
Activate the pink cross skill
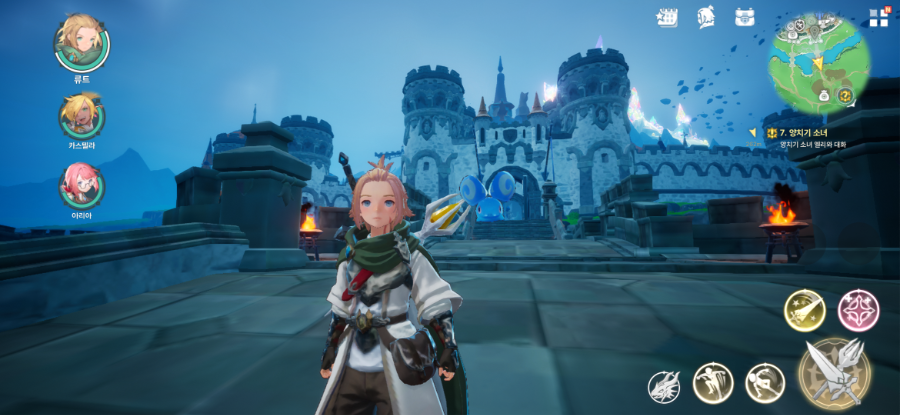(857, 310)
